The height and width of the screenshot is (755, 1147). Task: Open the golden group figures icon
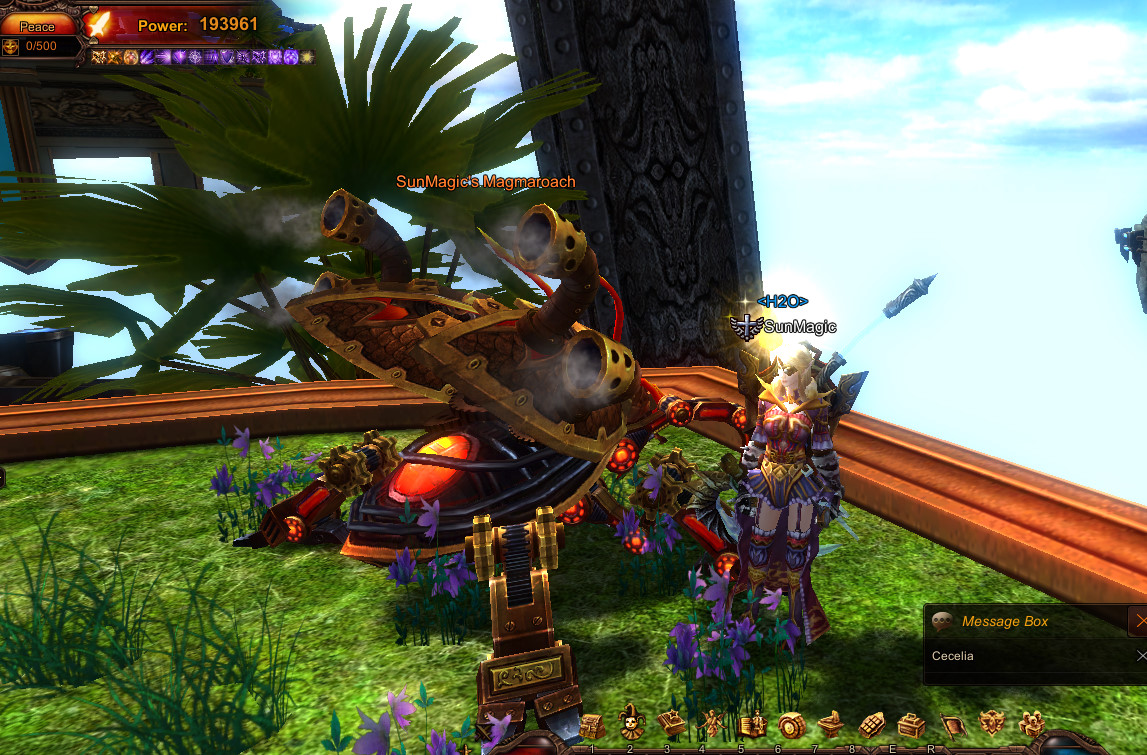click(1031, 723)
